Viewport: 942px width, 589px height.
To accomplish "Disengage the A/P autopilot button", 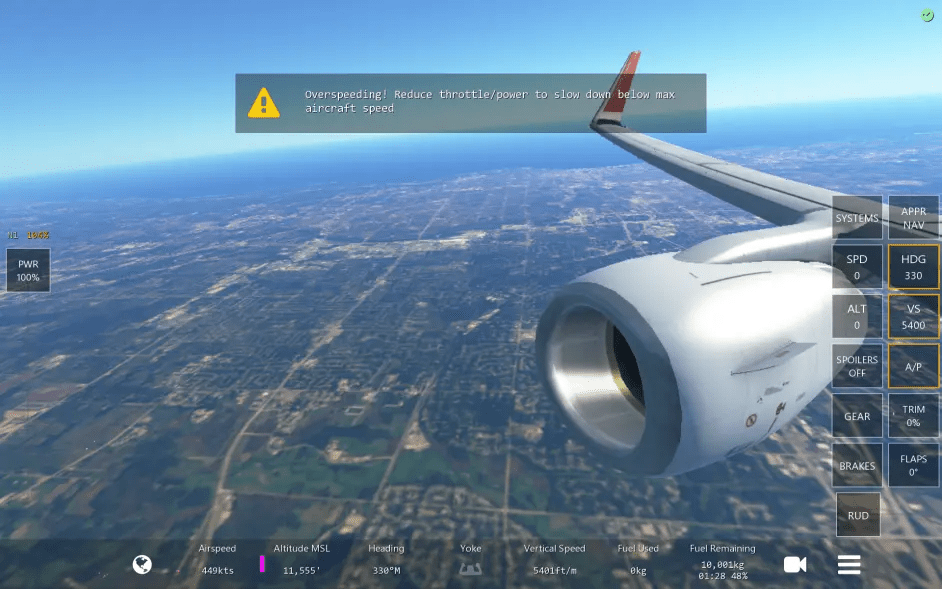I will (914, 366).
